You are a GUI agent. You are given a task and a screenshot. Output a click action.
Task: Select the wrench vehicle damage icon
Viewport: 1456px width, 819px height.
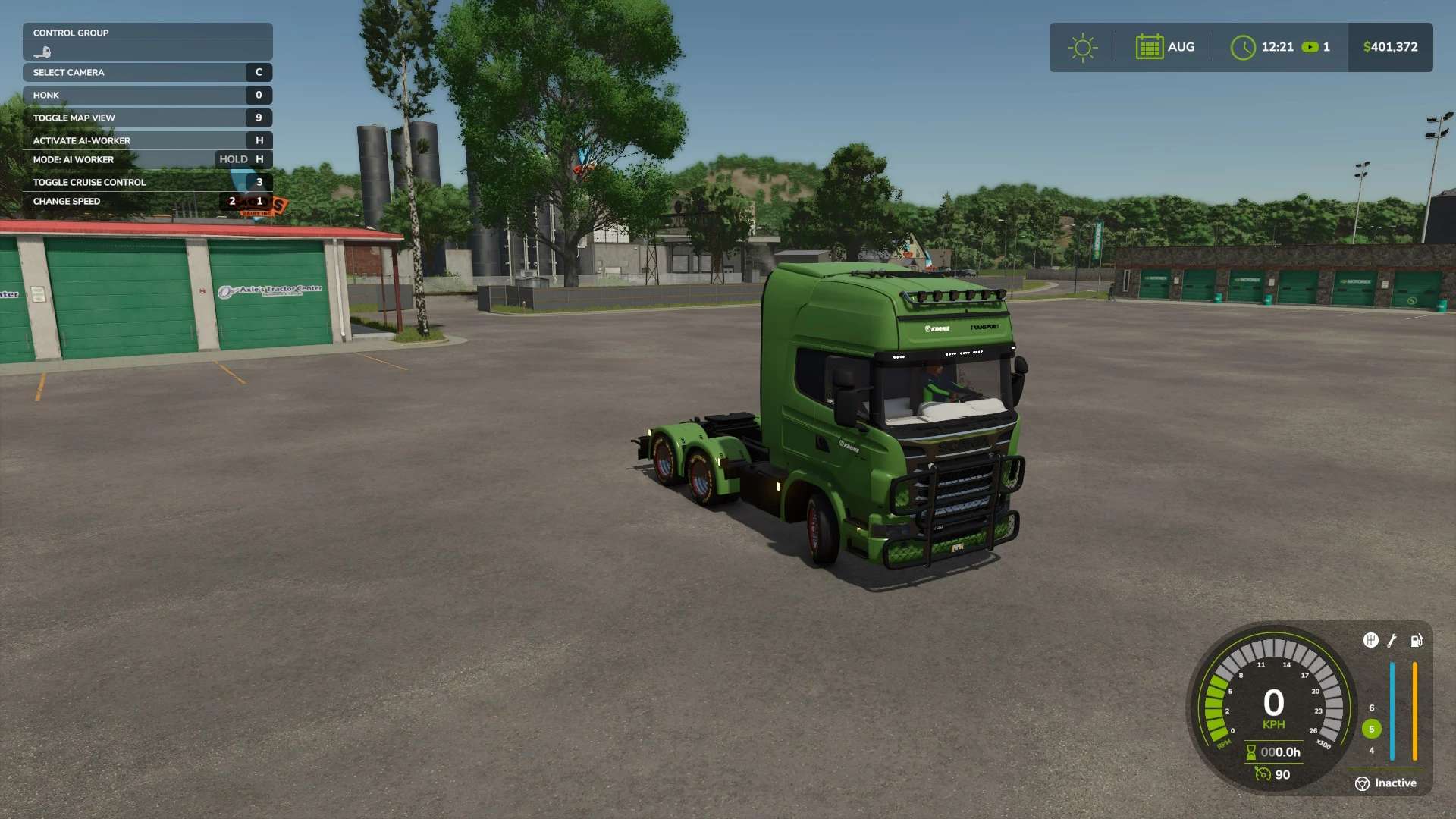(x=1392, y=641)
